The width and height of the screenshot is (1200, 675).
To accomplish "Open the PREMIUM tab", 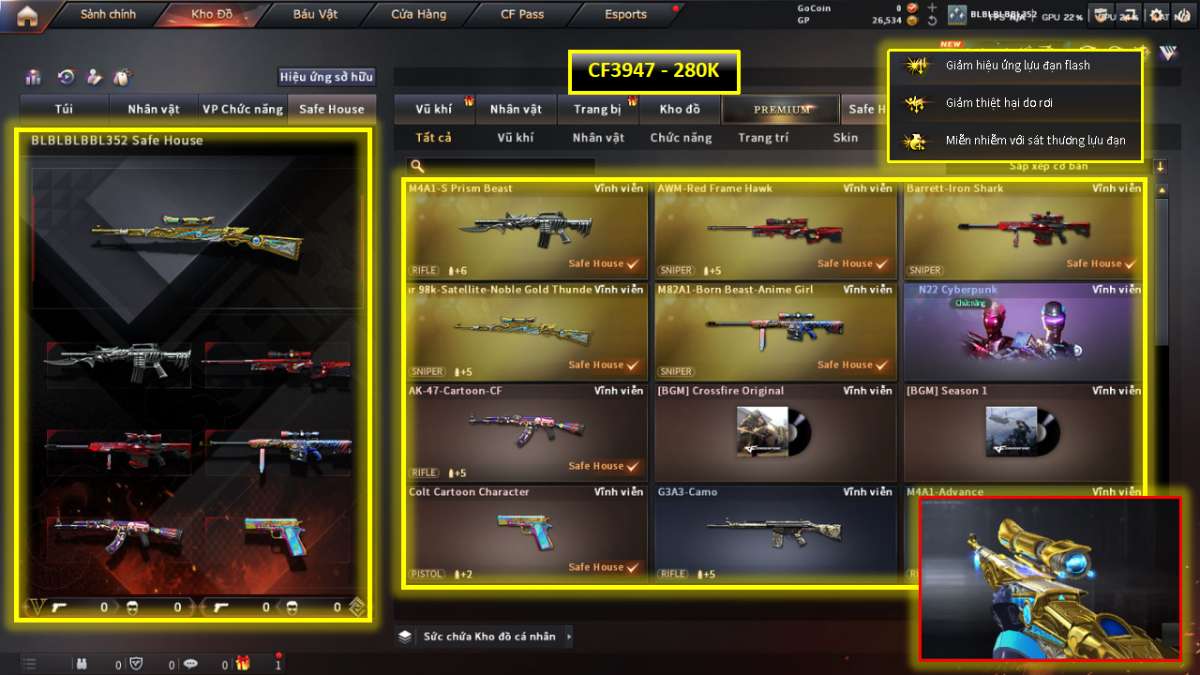I will click(782, 109).
